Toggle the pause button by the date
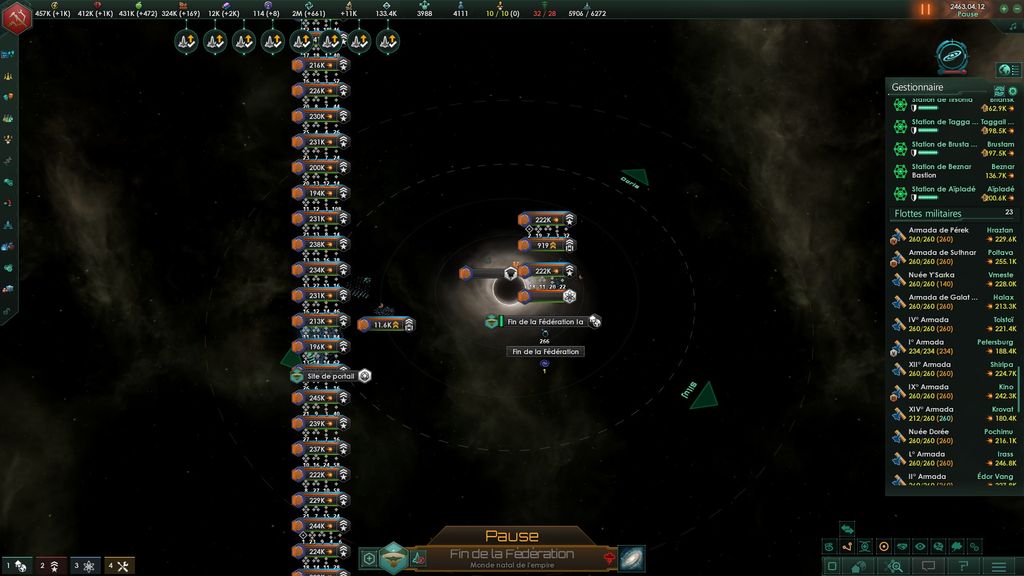1024x576 pixels. [x=925, y=9]
